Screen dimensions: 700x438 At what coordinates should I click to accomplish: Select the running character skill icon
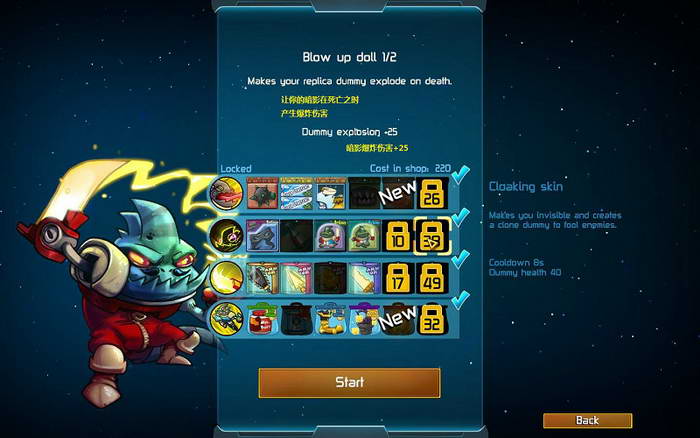(224, 320)
